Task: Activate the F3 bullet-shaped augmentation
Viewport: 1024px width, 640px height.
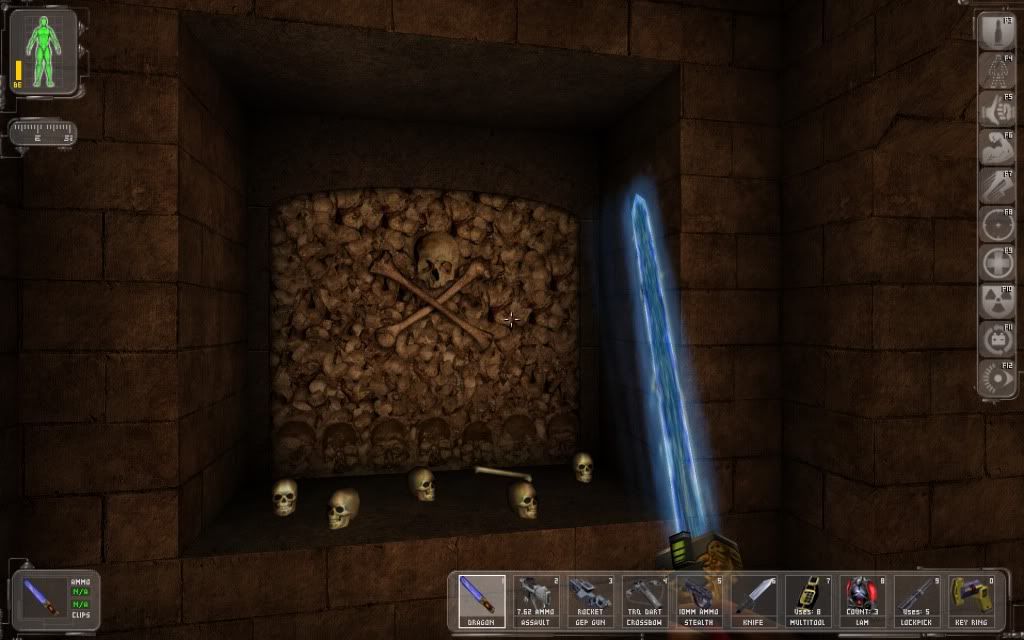Action: pos(995,32)
